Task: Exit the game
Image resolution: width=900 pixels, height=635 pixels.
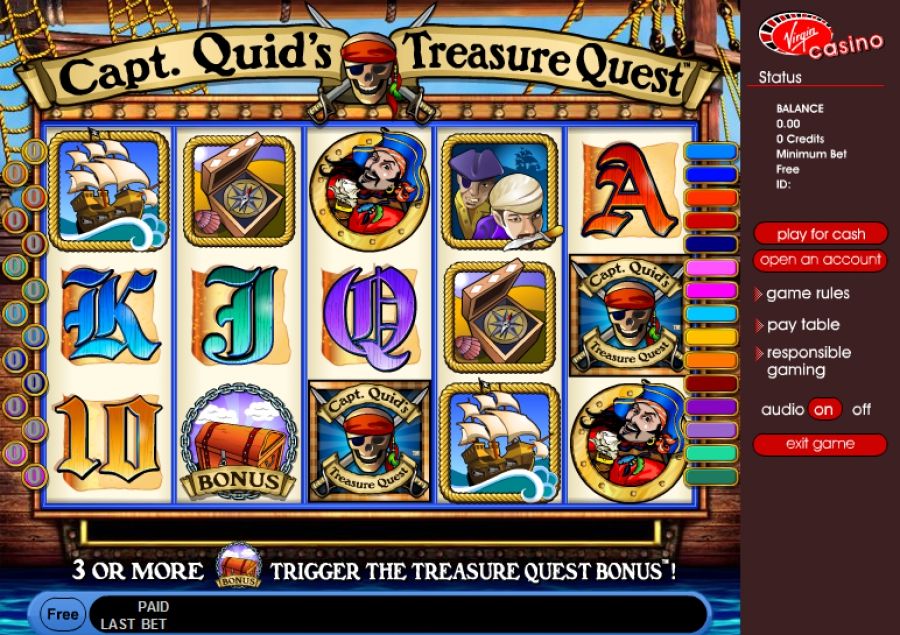Action: [820, 444]
